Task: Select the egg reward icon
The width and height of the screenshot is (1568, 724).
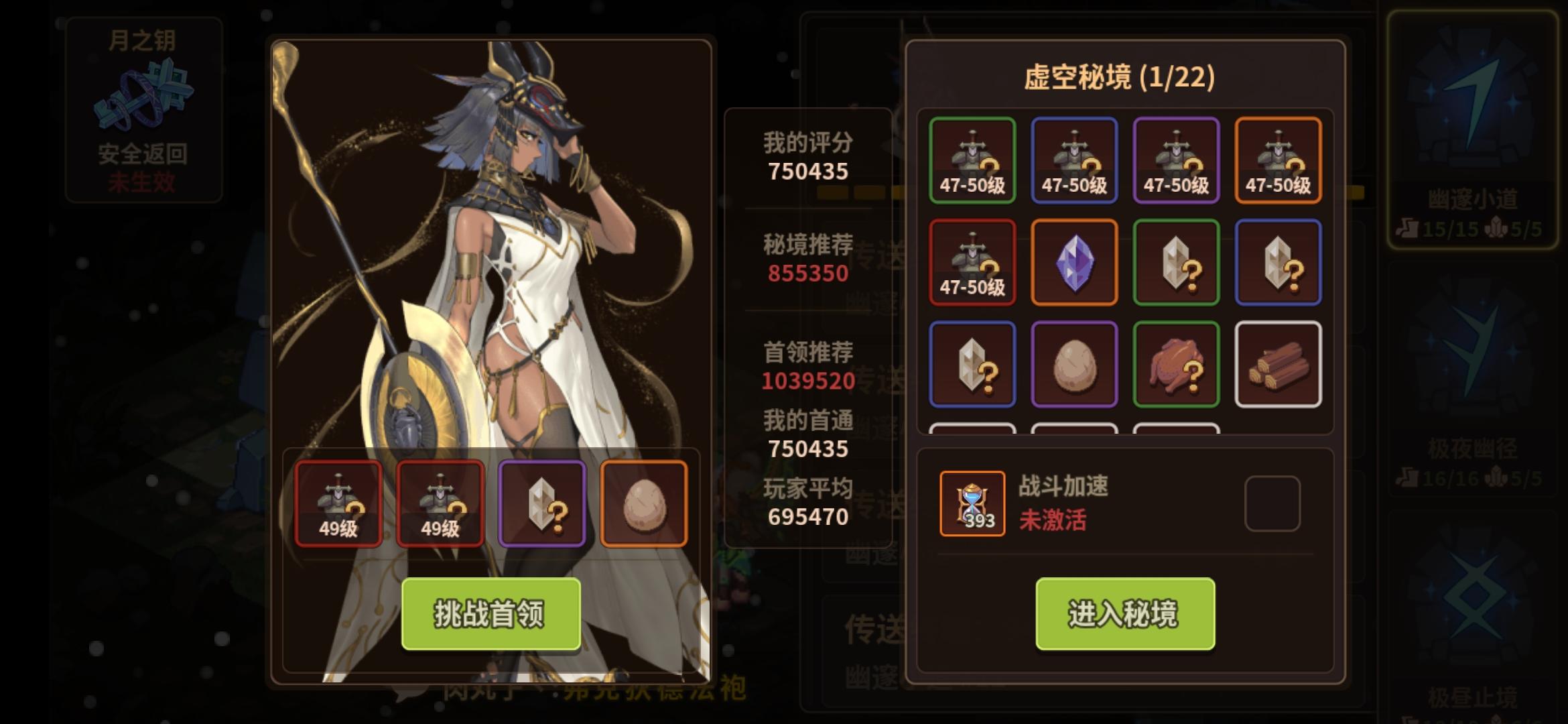Action: (1075, 364)
